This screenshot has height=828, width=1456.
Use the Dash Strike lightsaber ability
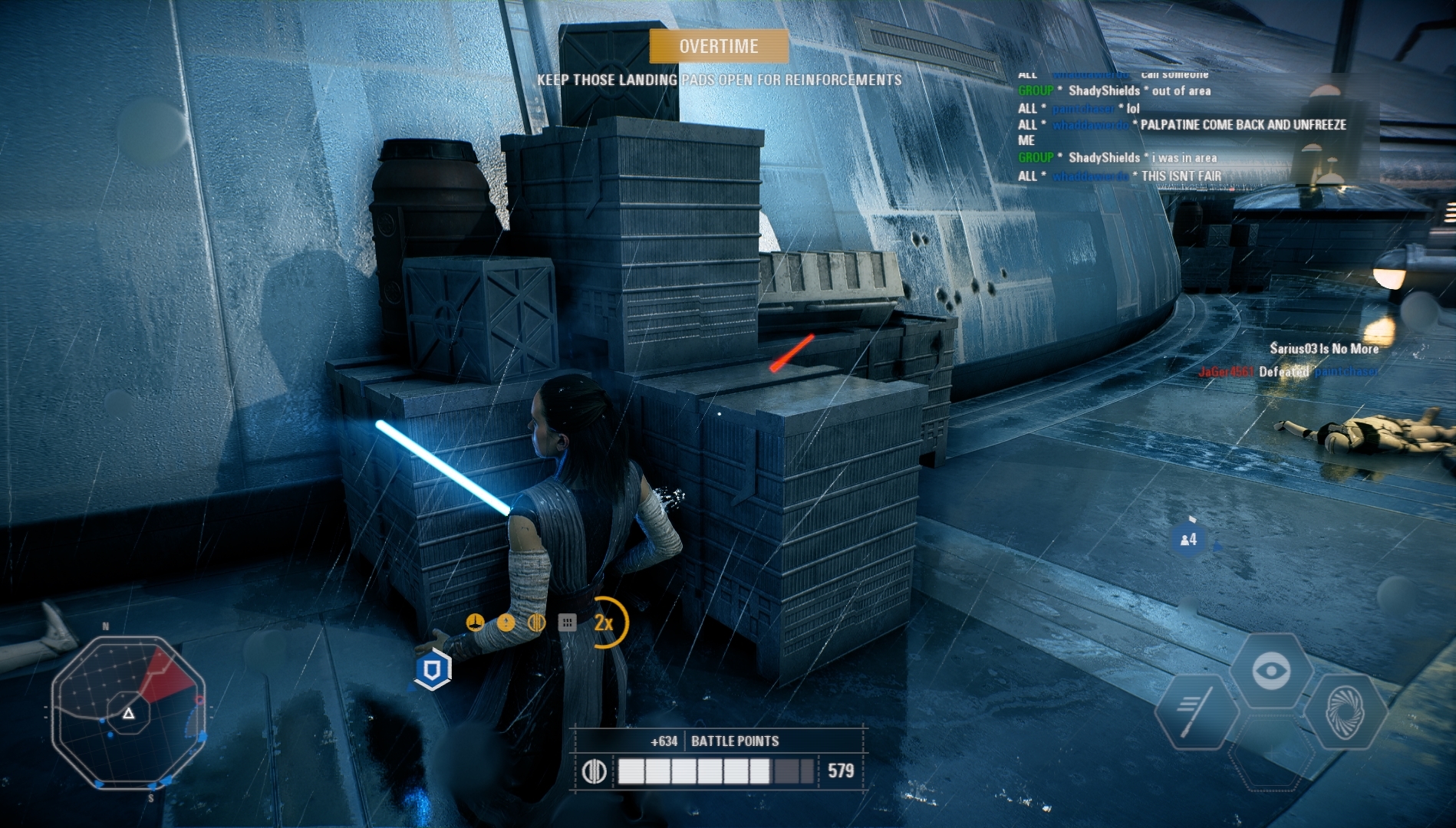click(1195, 711)
